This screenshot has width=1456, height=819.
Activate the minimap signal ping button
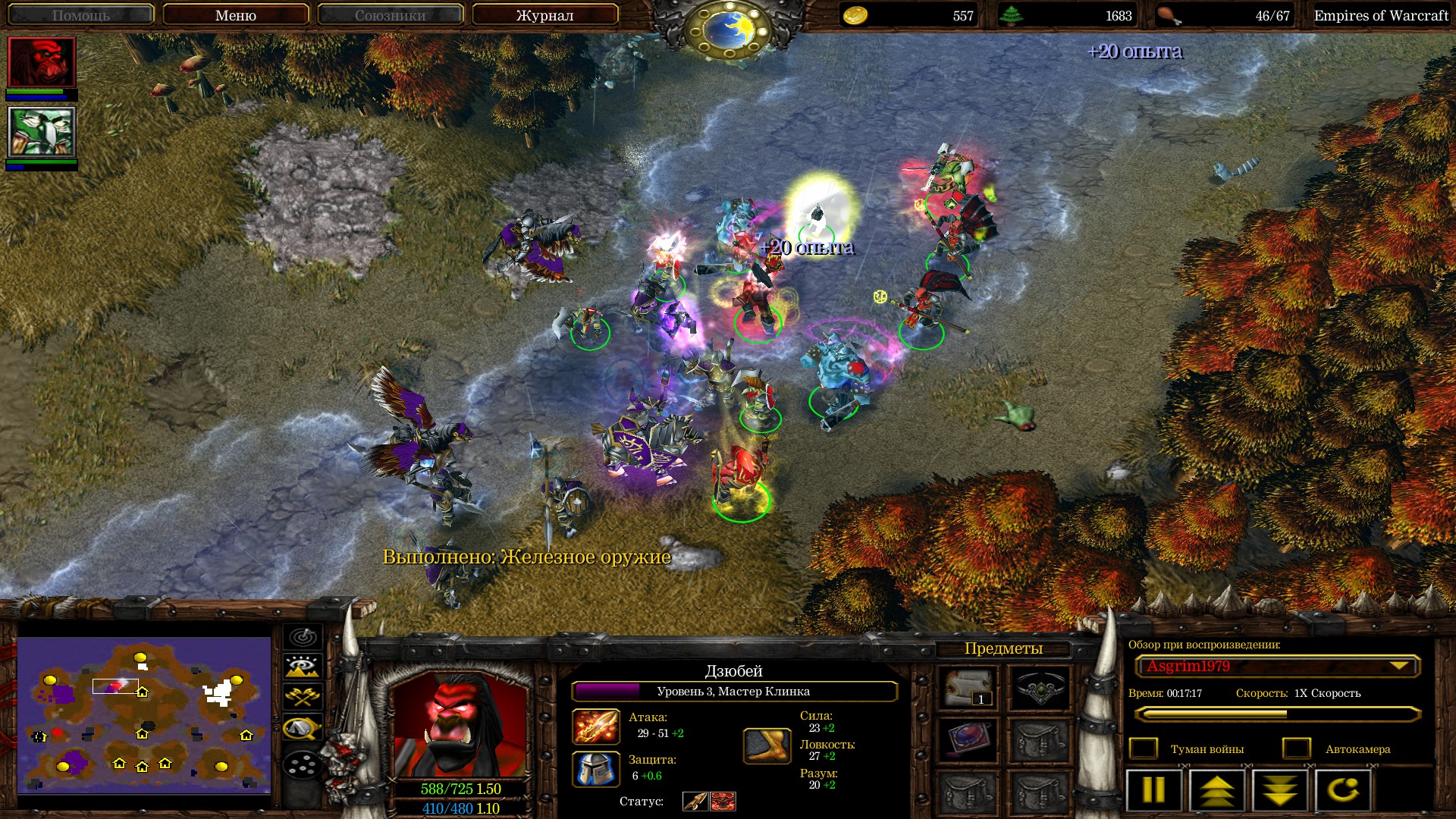pos(303,635)
